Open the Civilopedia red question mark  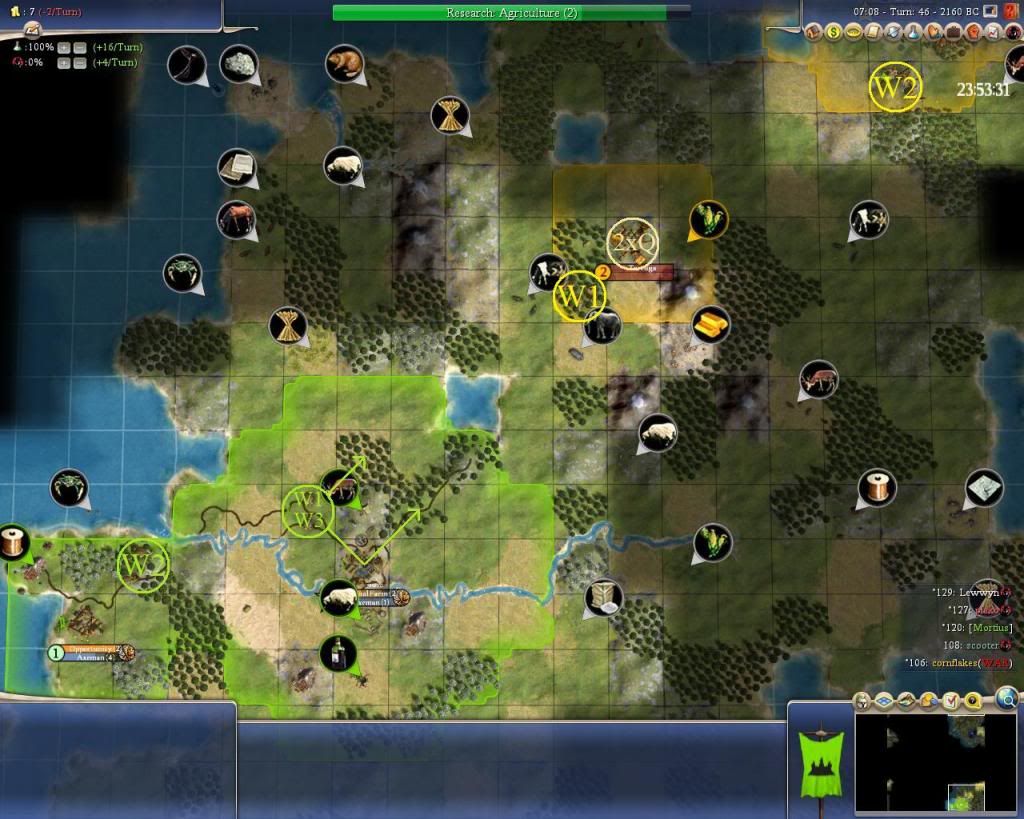click(1011, 11)
